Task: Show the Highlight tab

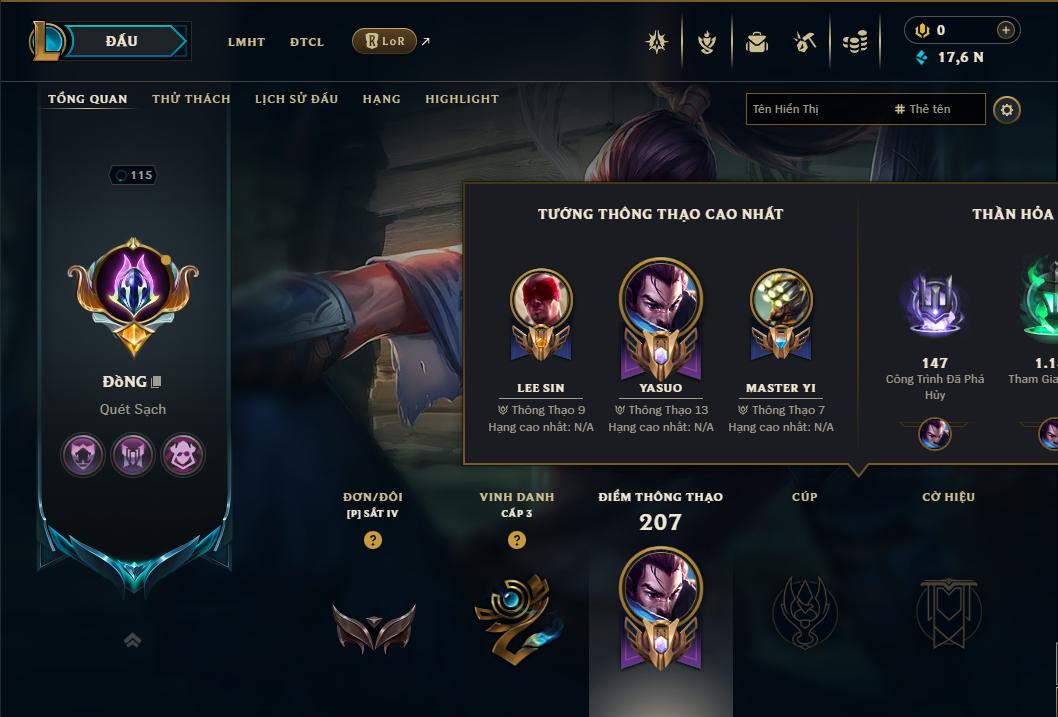Action: tap(461, 99)
